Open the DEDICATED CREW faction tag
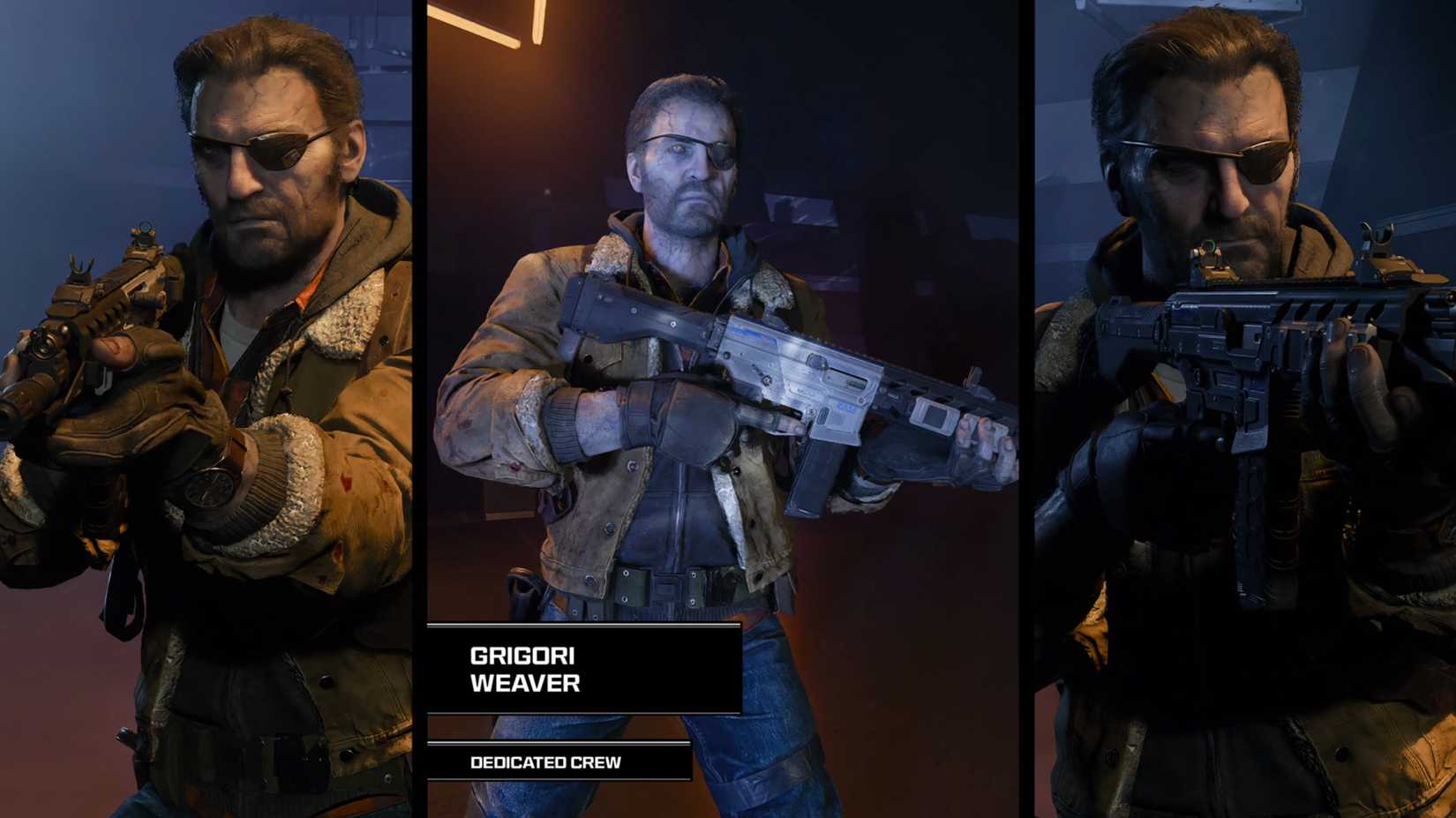This screenshot has height=818, width=1456. pos(547,761)
